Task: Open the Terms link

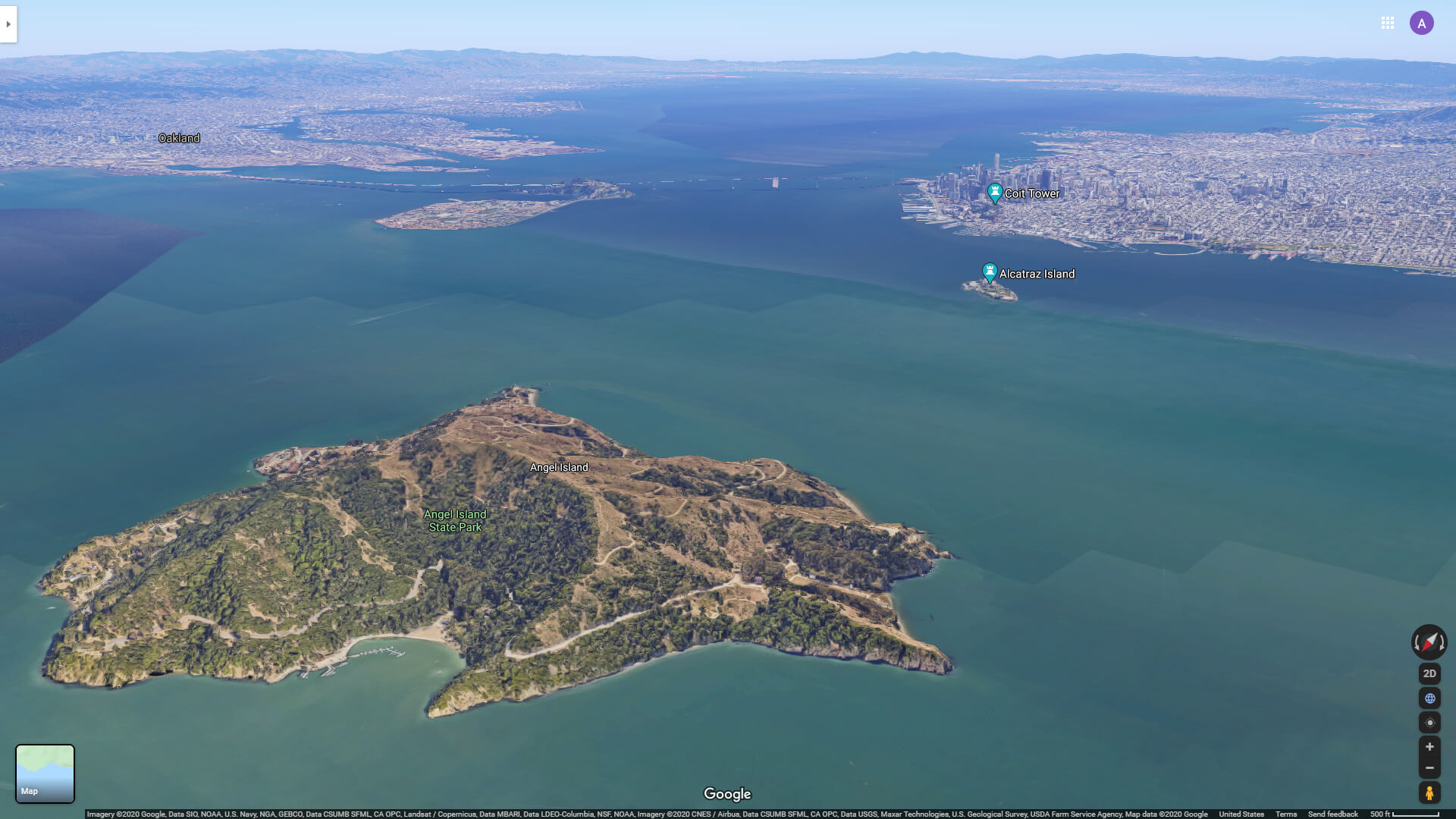Action: [x=1285, y=813]
